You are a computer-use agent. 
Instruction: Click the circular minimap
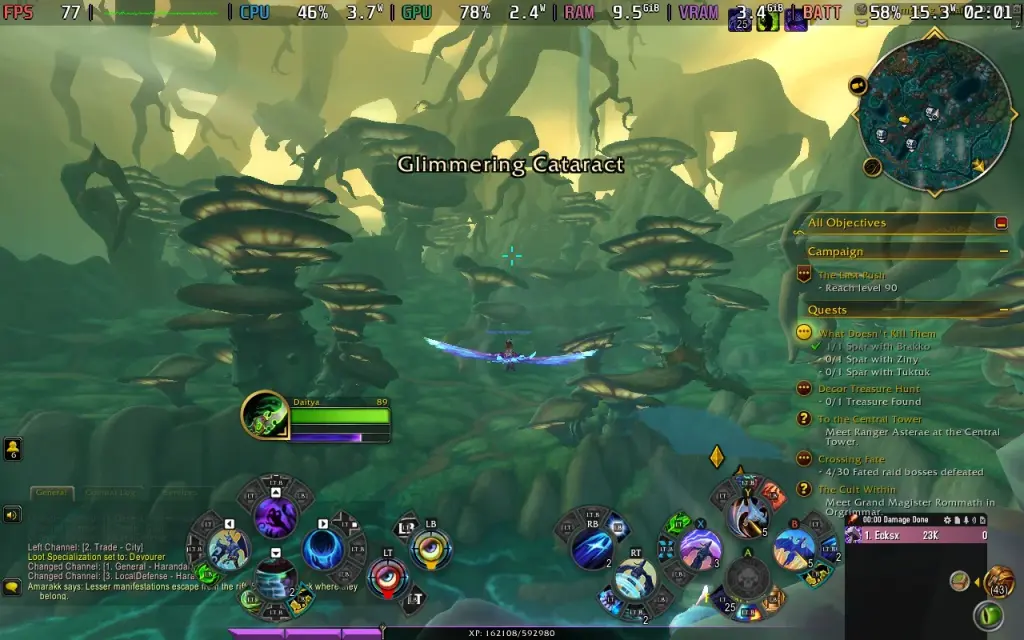933,113
